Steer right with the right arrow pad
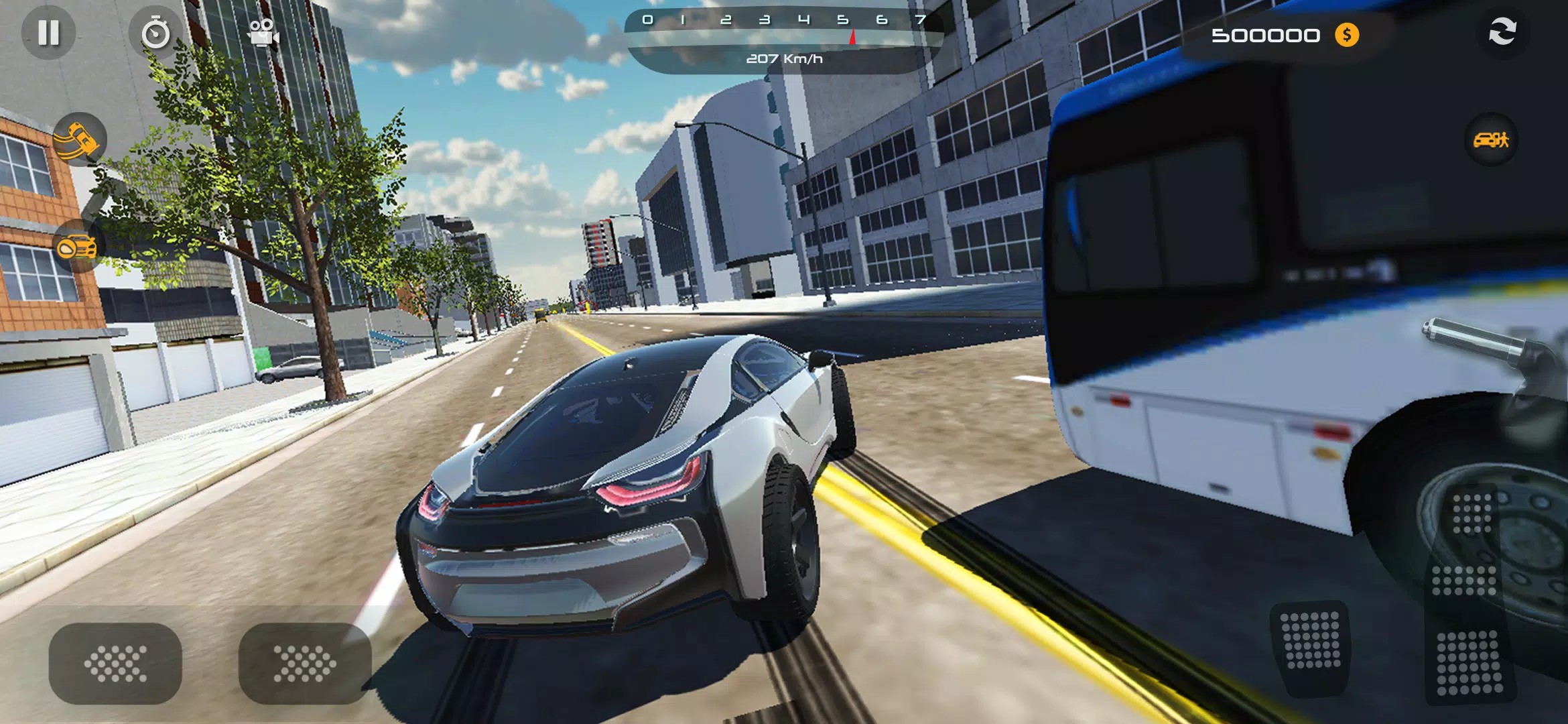Viewport: 1568px width, 724px height. pos(305,664)
